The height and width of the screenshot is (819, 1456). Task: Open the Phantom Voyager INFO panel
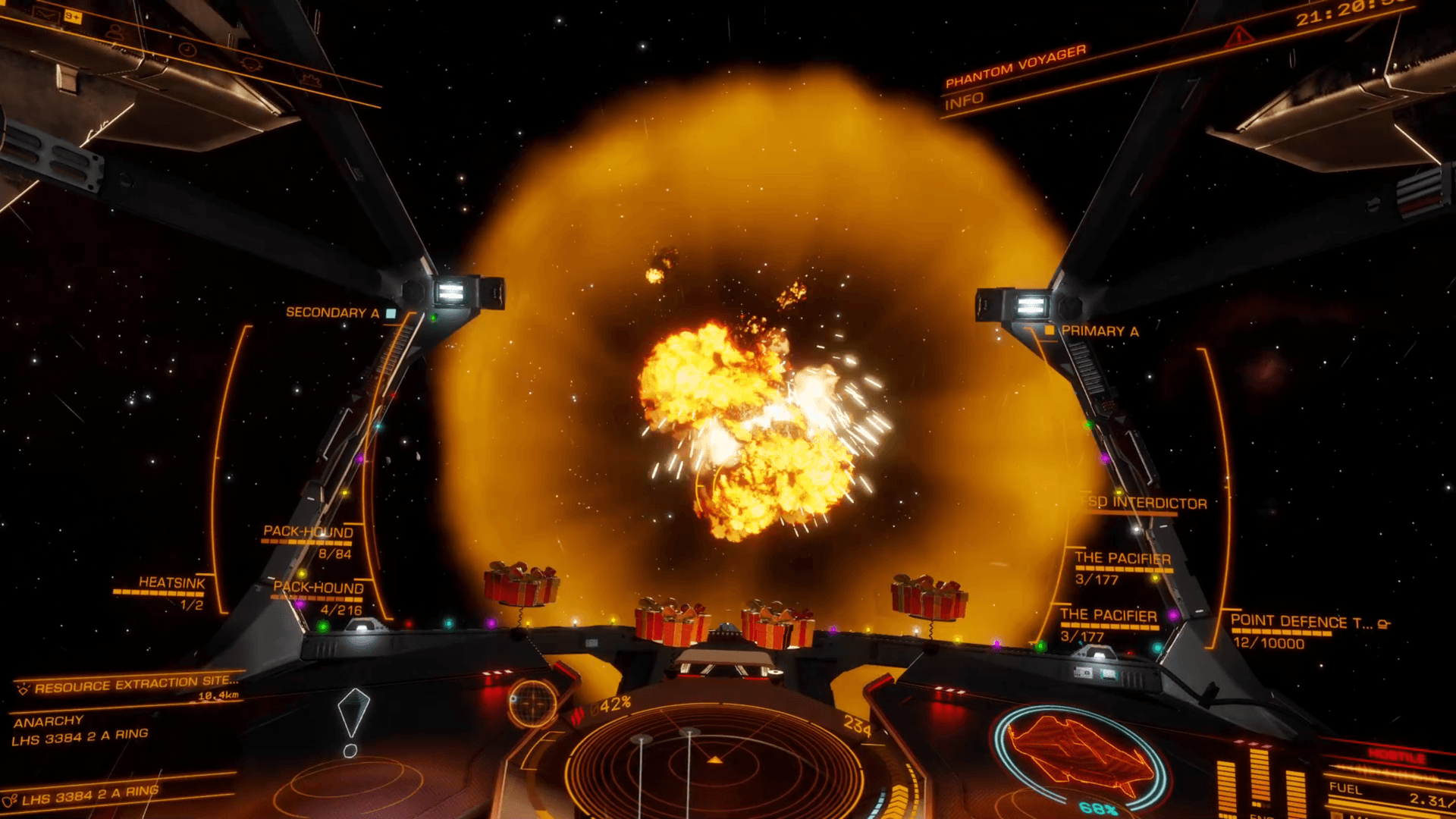click(964, 100)
